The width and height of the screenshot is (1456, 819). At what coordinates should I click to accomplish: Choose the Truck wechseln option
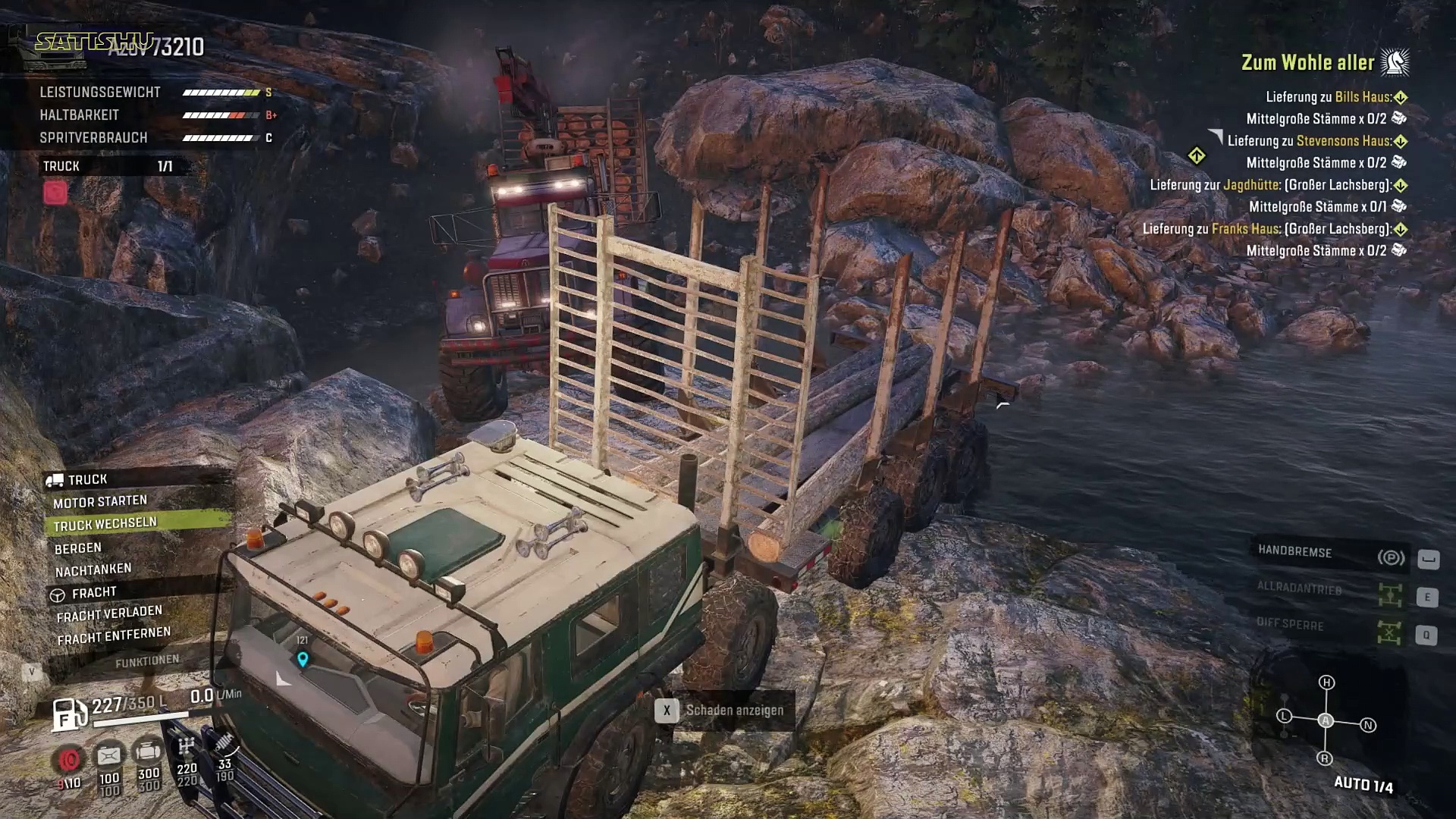(x=105, y=524)
